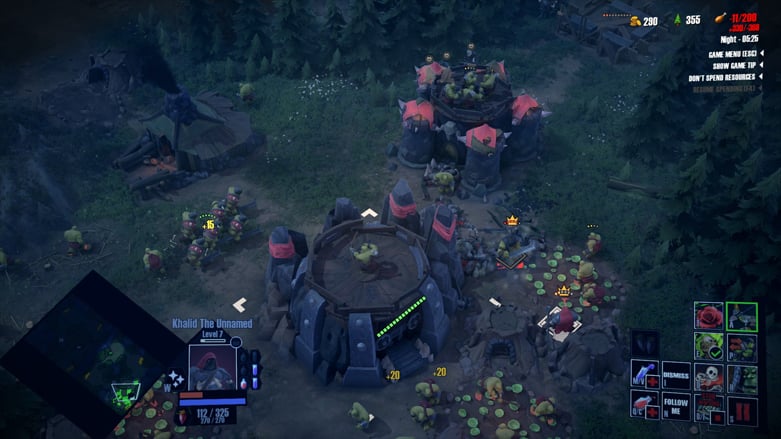Activate the green-highlighted crossbow command icon
The image size is (781, 439).
[x=742, y=316]
